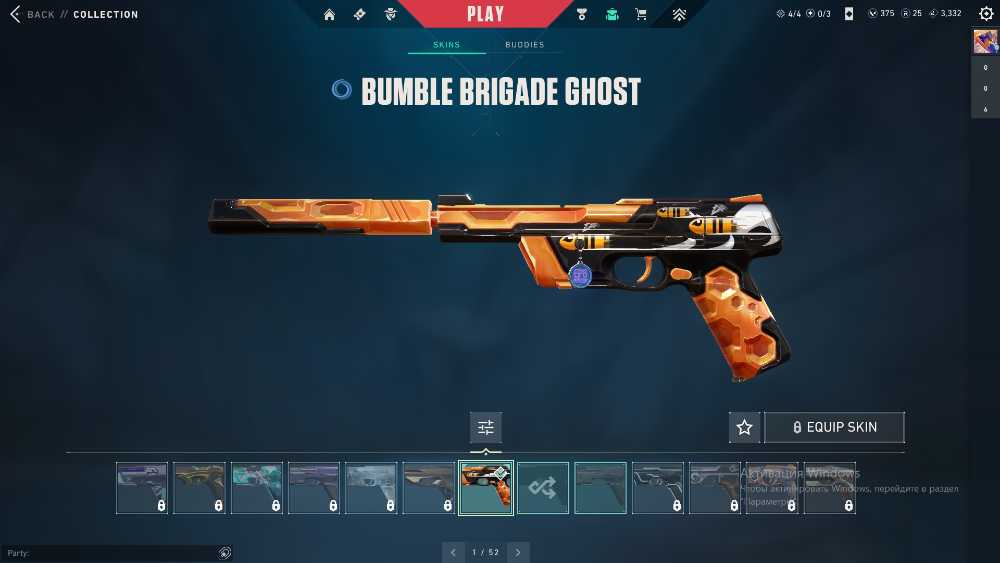Viewport: 1000px width, 563px height.
Task: Go to the previous skins page
Action: 453,552
